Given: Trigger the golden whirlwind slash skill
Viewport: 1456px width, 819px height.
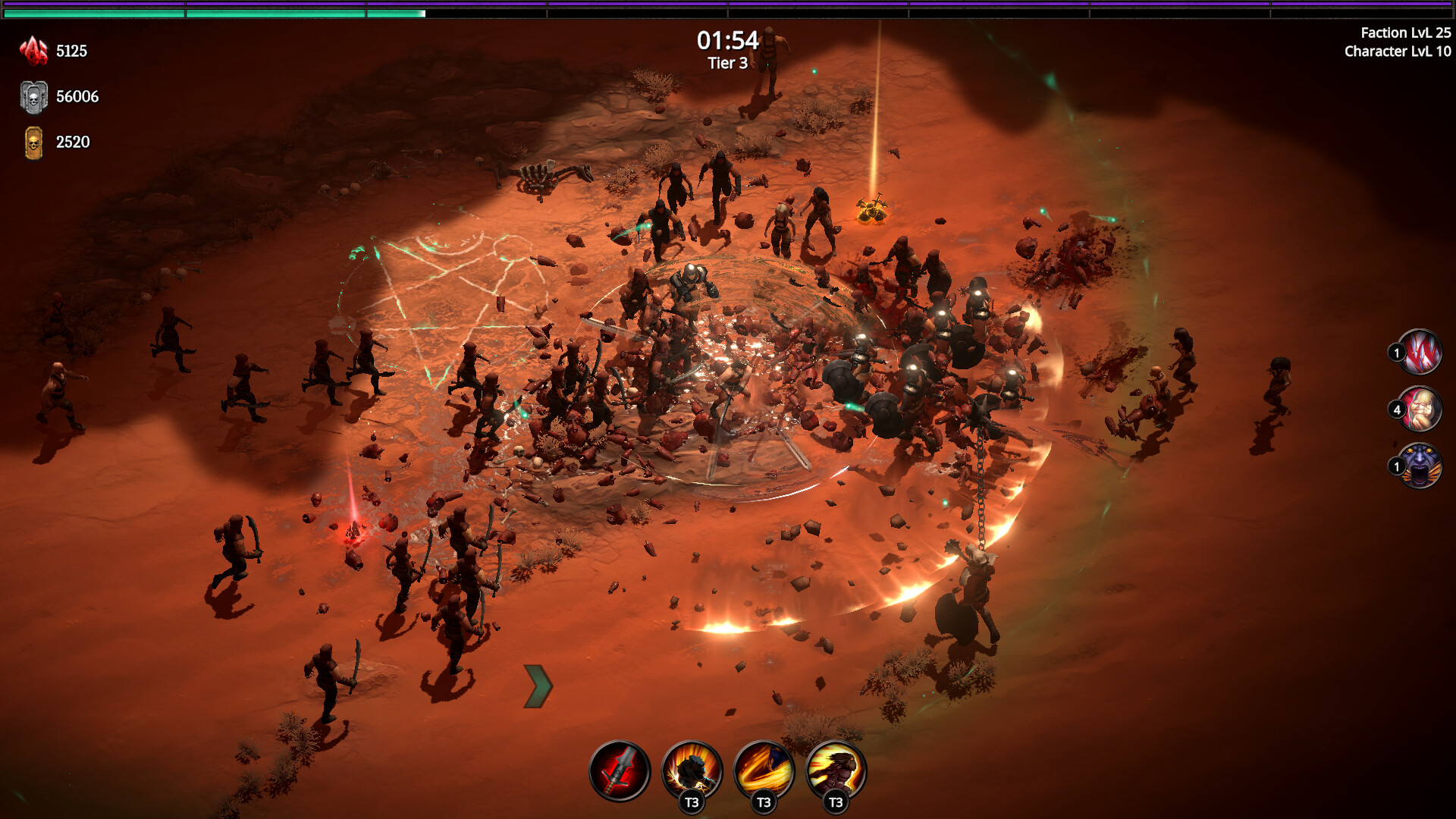Looking at the screenshot, I should point(764,768).
